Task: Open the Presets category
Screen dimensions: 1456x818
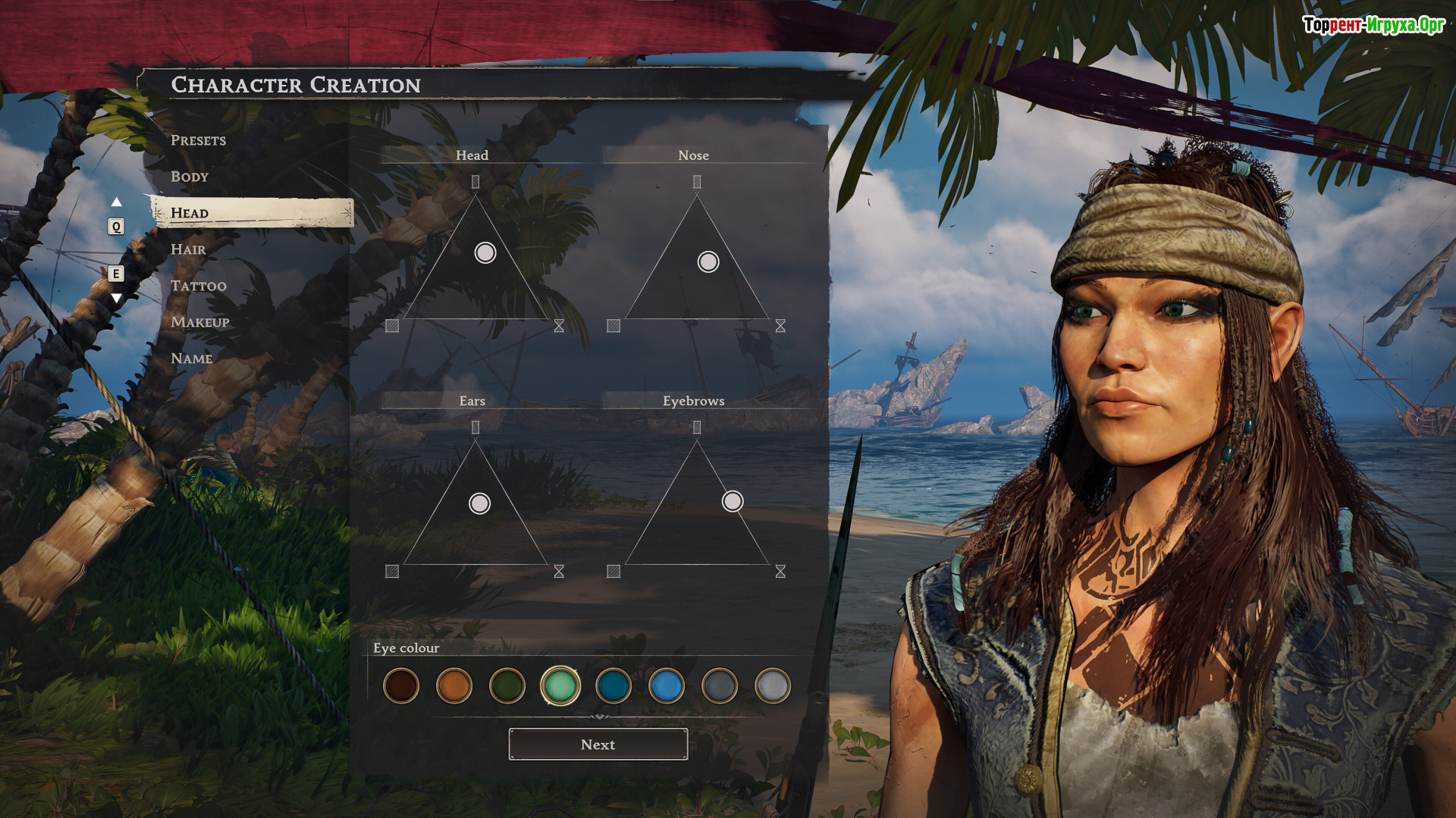Action: point(198,140)
